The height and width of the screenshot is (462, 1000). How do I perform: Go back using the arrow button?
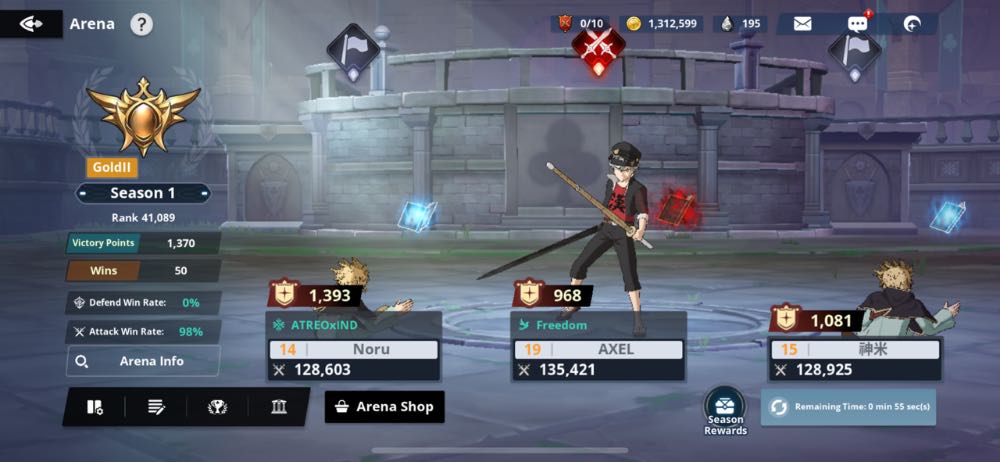[x=31, y=24]
